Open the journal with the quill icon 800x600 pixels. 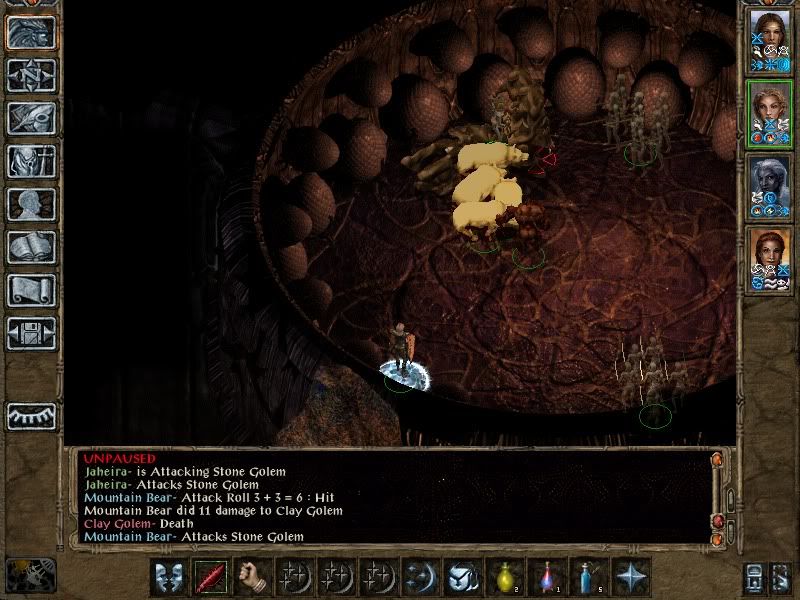pos(31,118)
